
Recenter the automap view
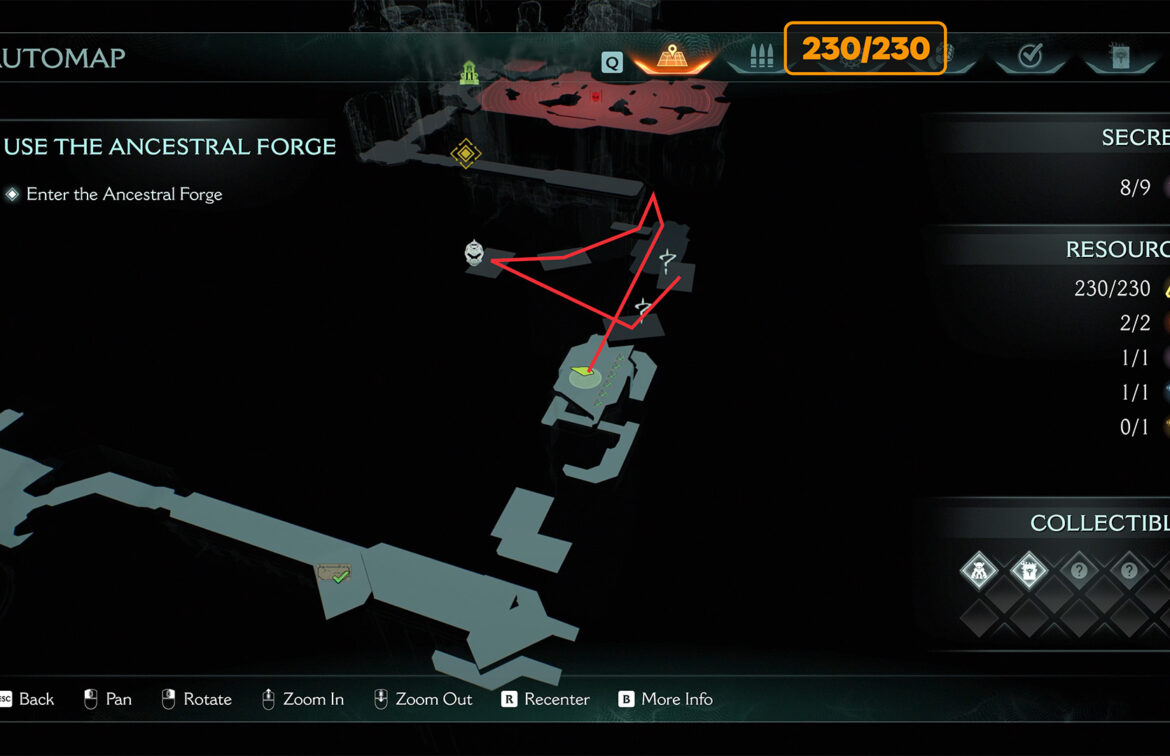pos(545,699)
